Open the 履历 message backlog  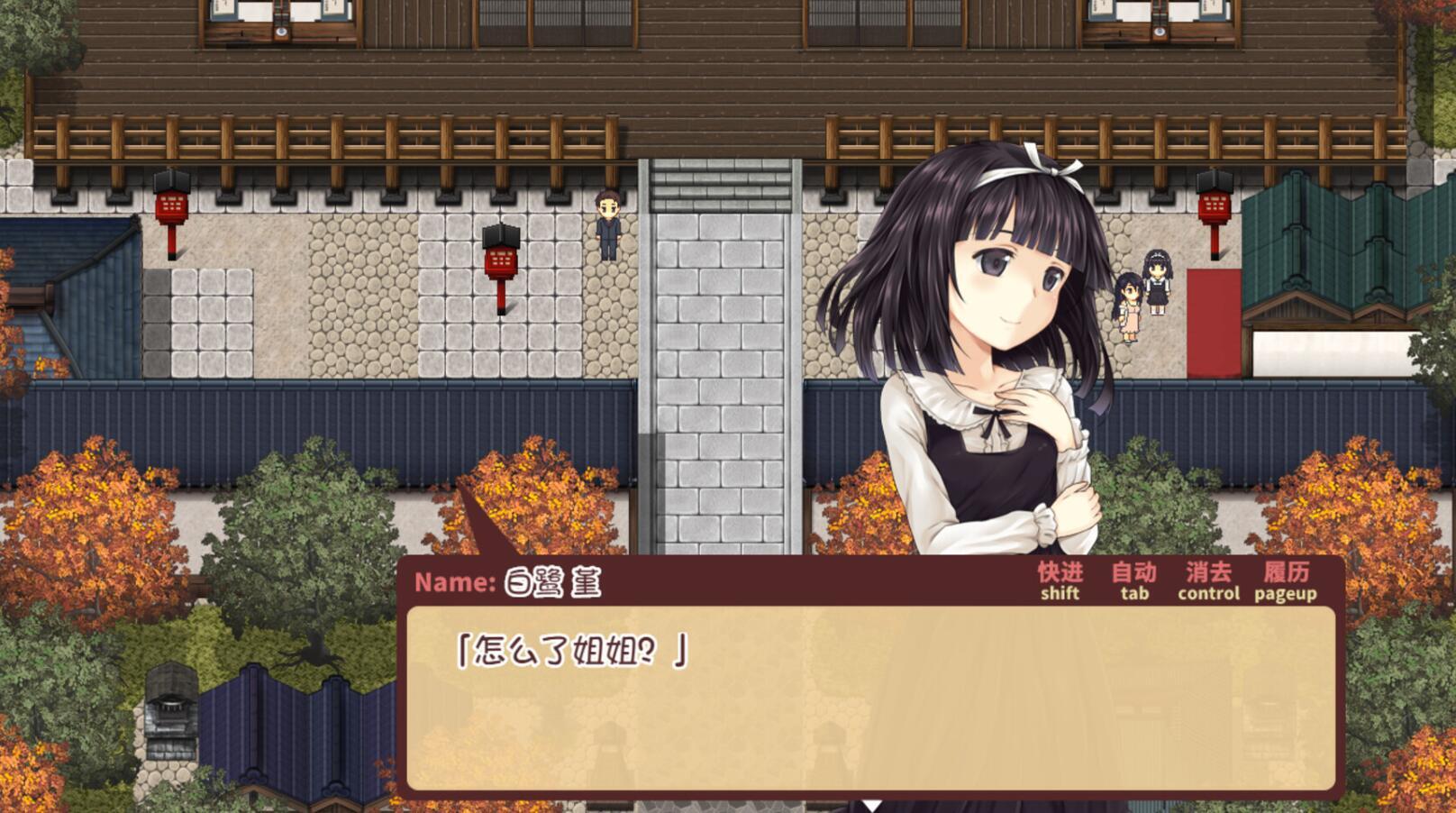tap(1287, 572)
